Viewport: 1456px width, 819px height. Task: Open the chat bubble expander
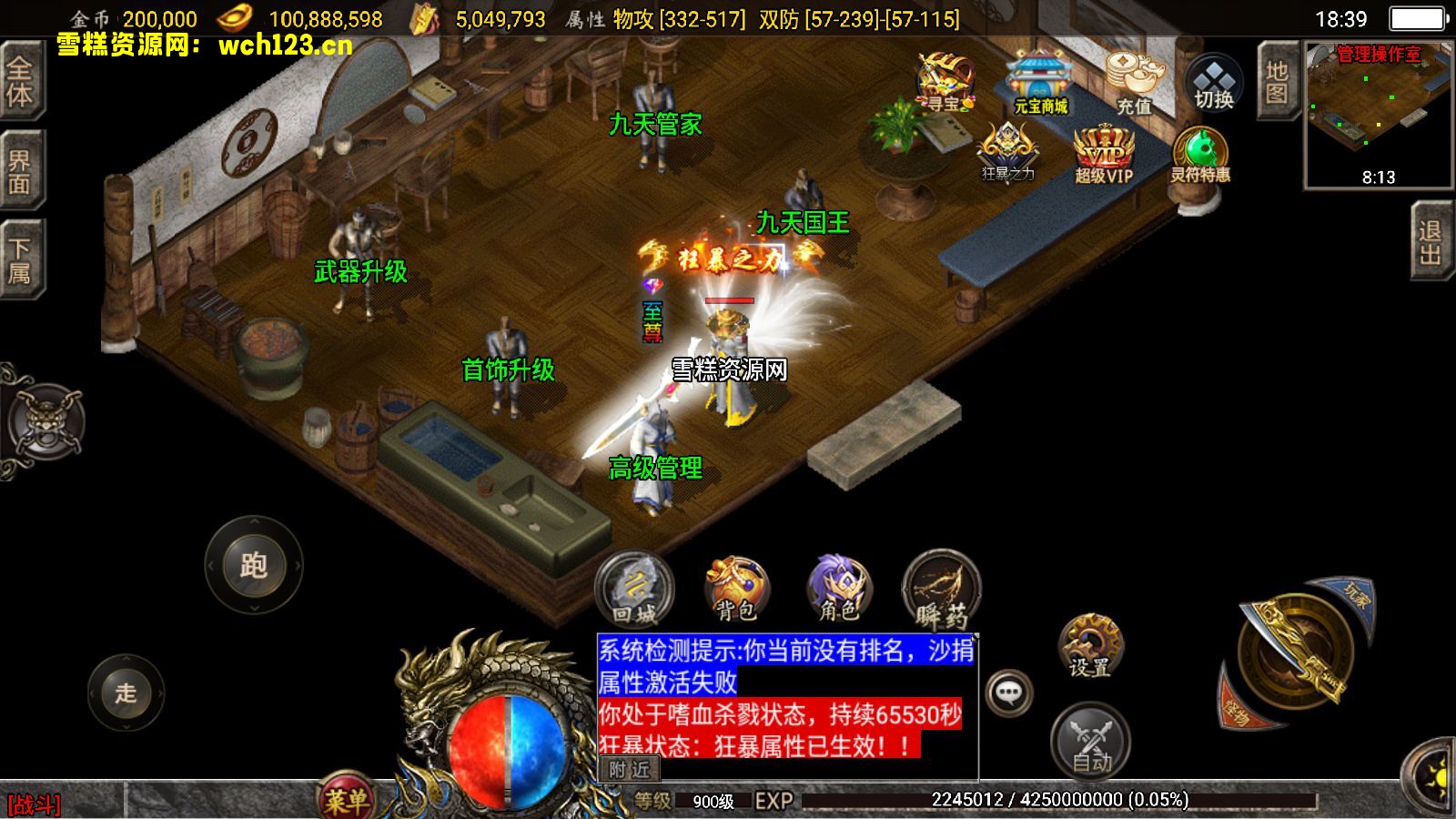[1010, 694]
